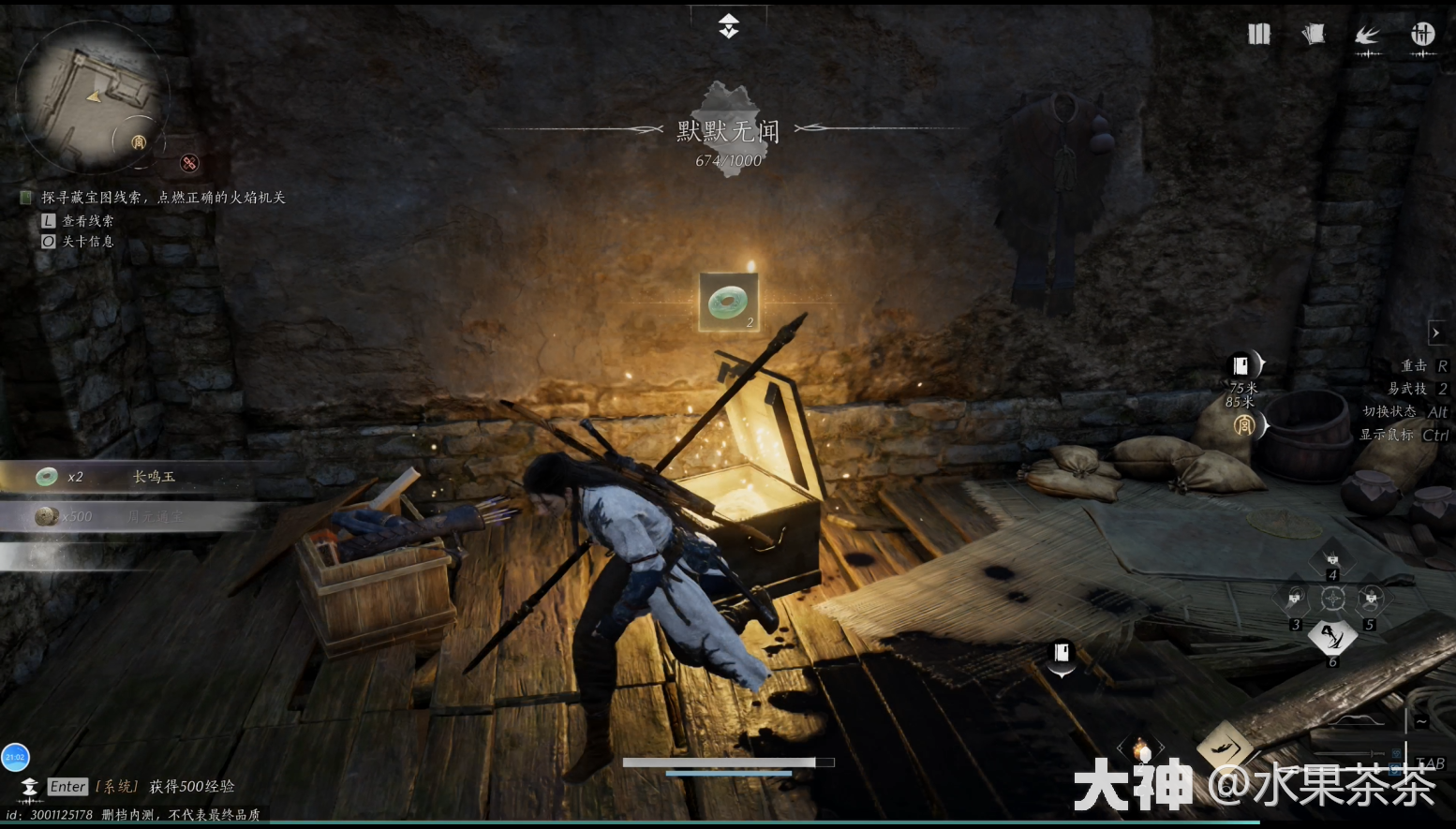Image resolution: width=1456 pixels, height=829 pixels.
Task: Use the flame consumable item slot
Action: point(1141,749)
